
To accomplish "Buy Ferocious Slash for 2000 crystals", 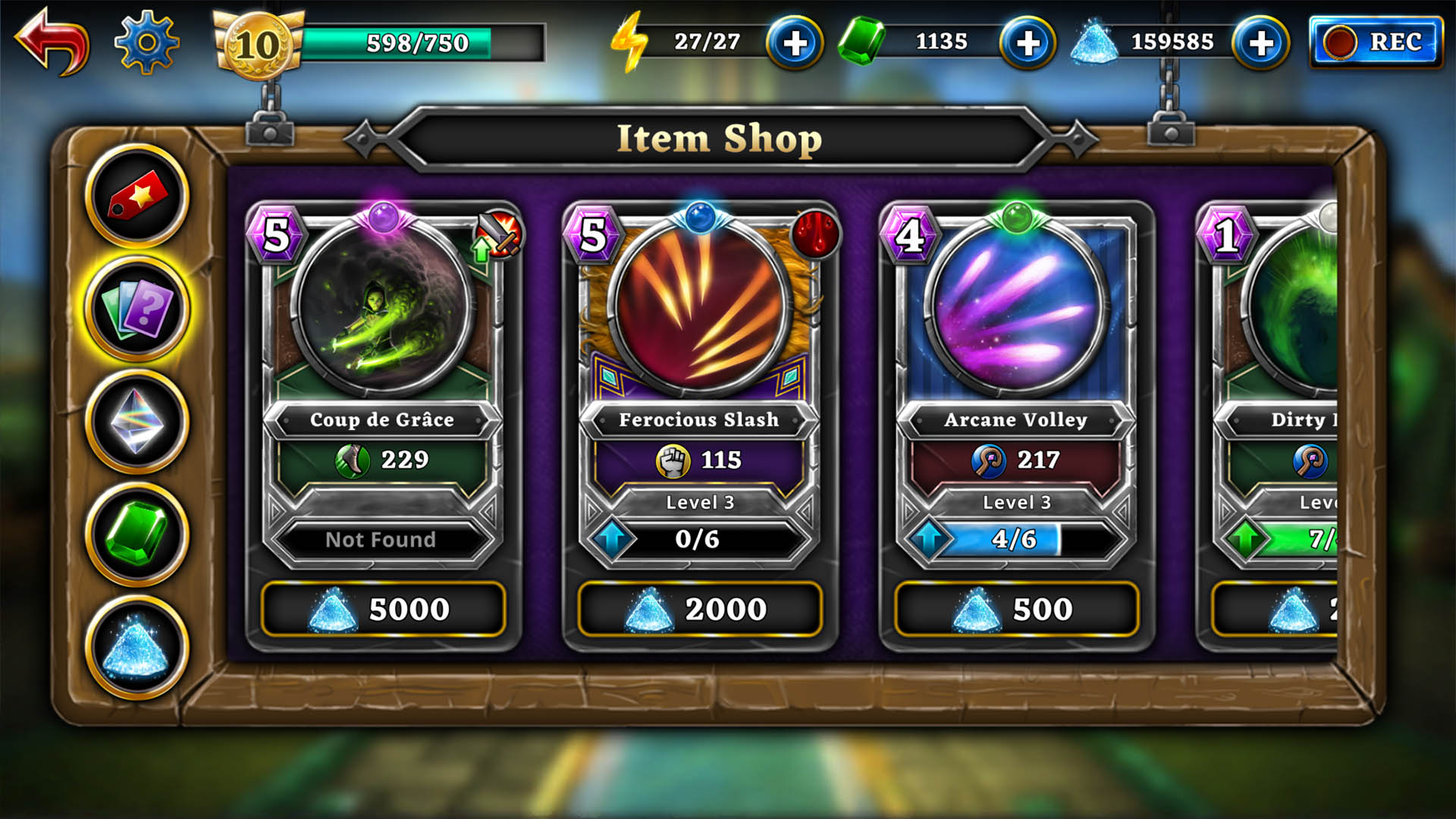I will pos(699,609).
